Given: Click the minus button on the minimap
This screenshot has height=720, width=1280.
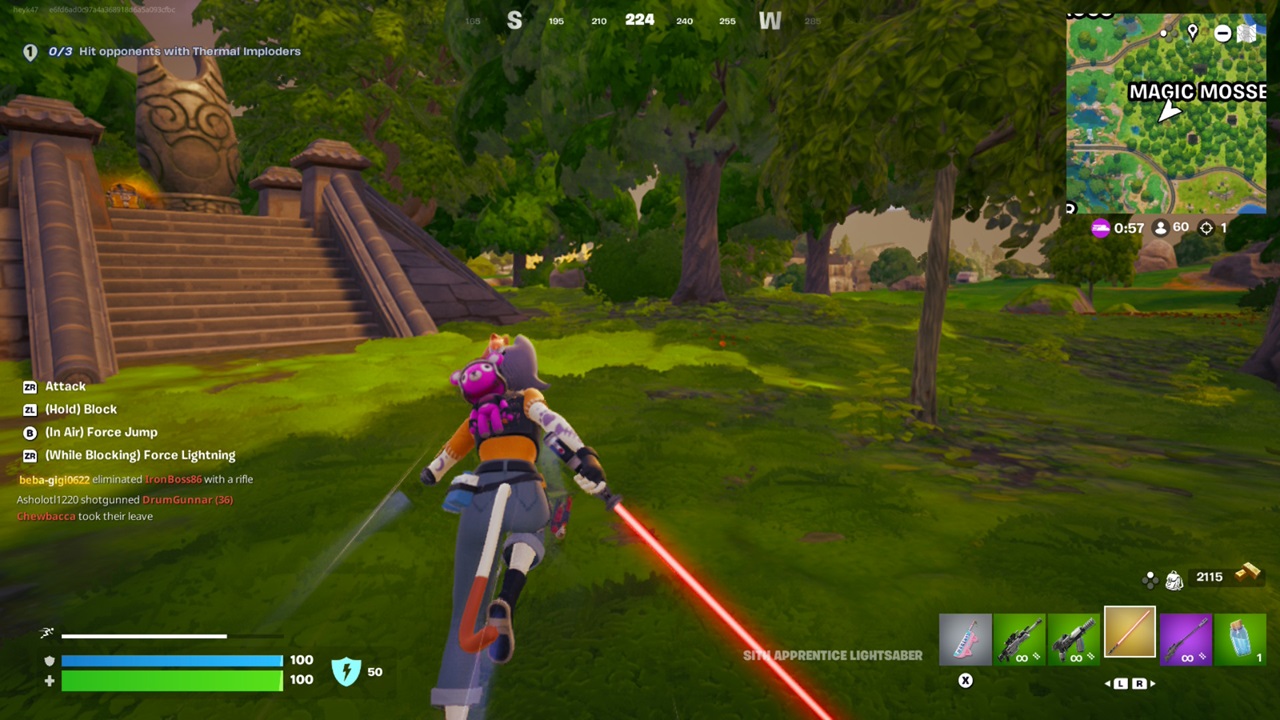Looking at the screenshot, I should [x=1222, y=33].
